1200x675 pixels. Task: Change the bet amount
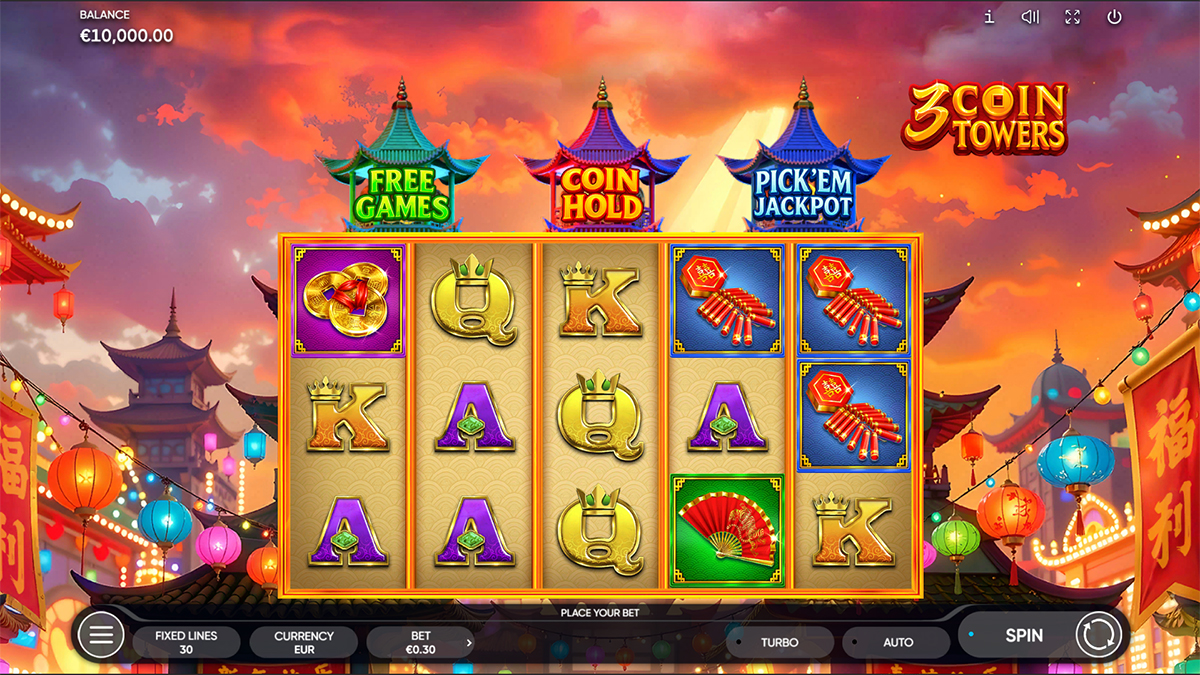421,642
